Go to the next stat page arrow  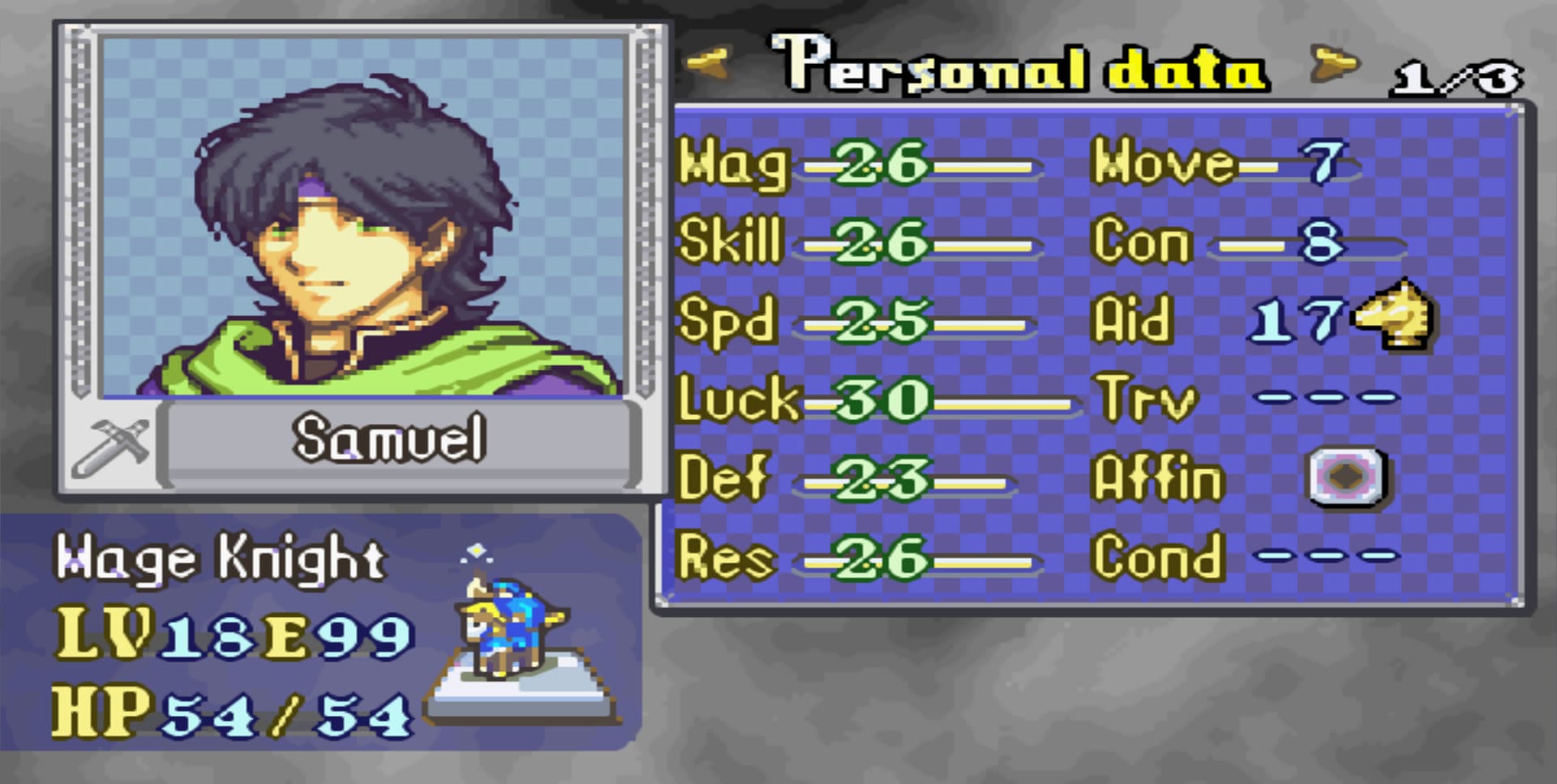click(1333, 65)
